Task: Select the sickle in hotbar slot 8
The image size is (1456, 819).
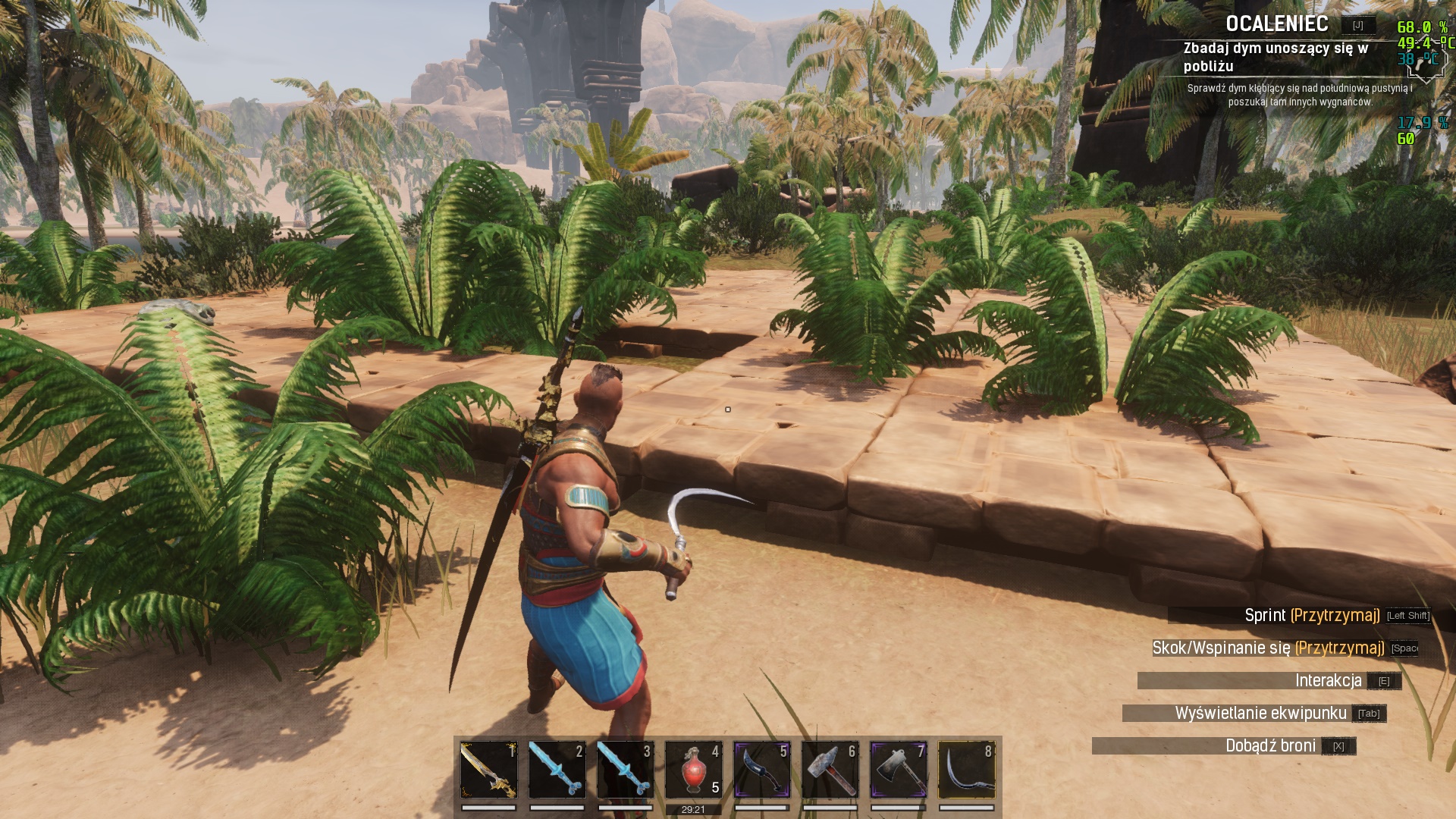Action: [966, 770]
